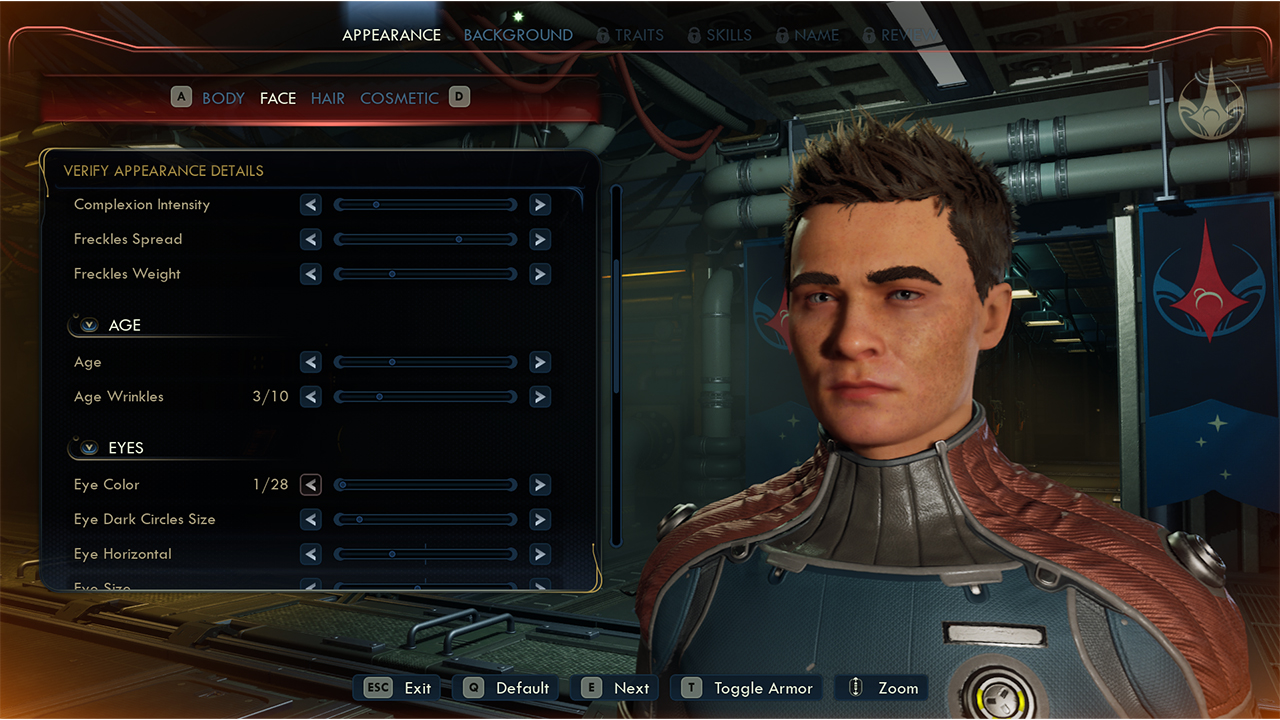Increase Age with right arrow
Screen dimensions: 1280x720
540,362
